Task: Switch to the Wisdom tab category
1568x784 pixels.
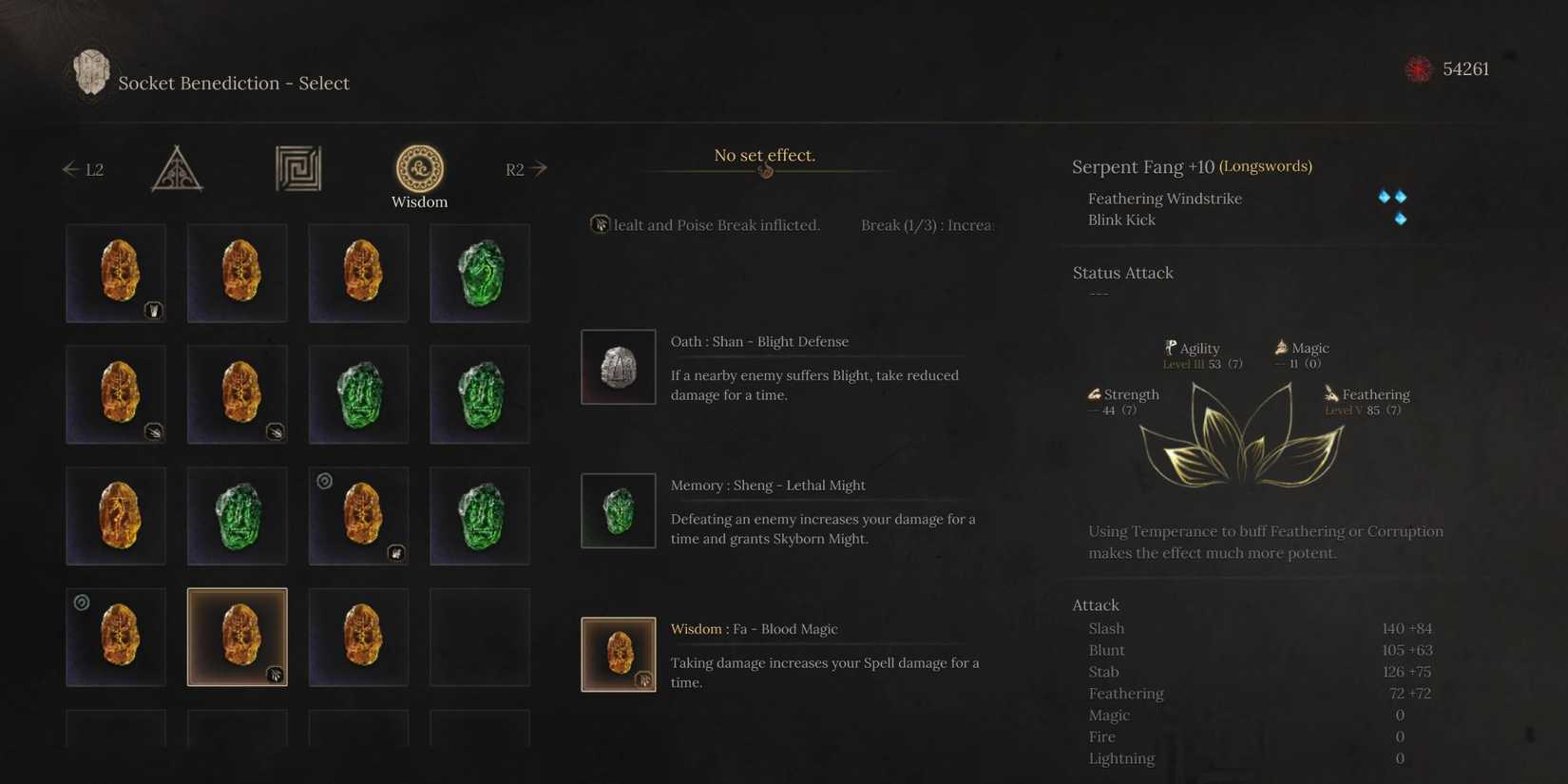Action: click(419, 201)
